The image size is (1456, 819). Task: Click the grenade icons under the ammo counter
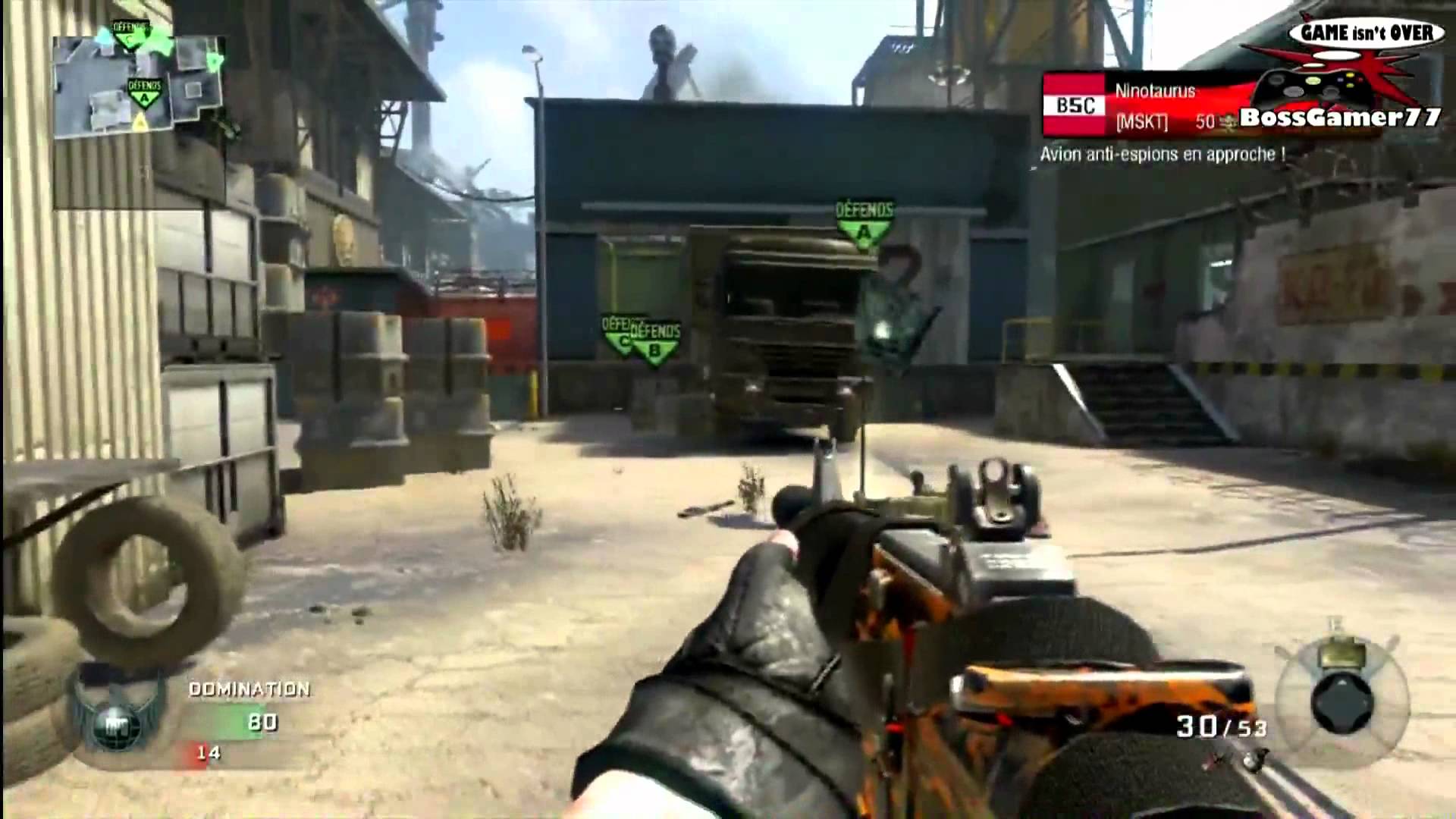(x=1232, y=759)
